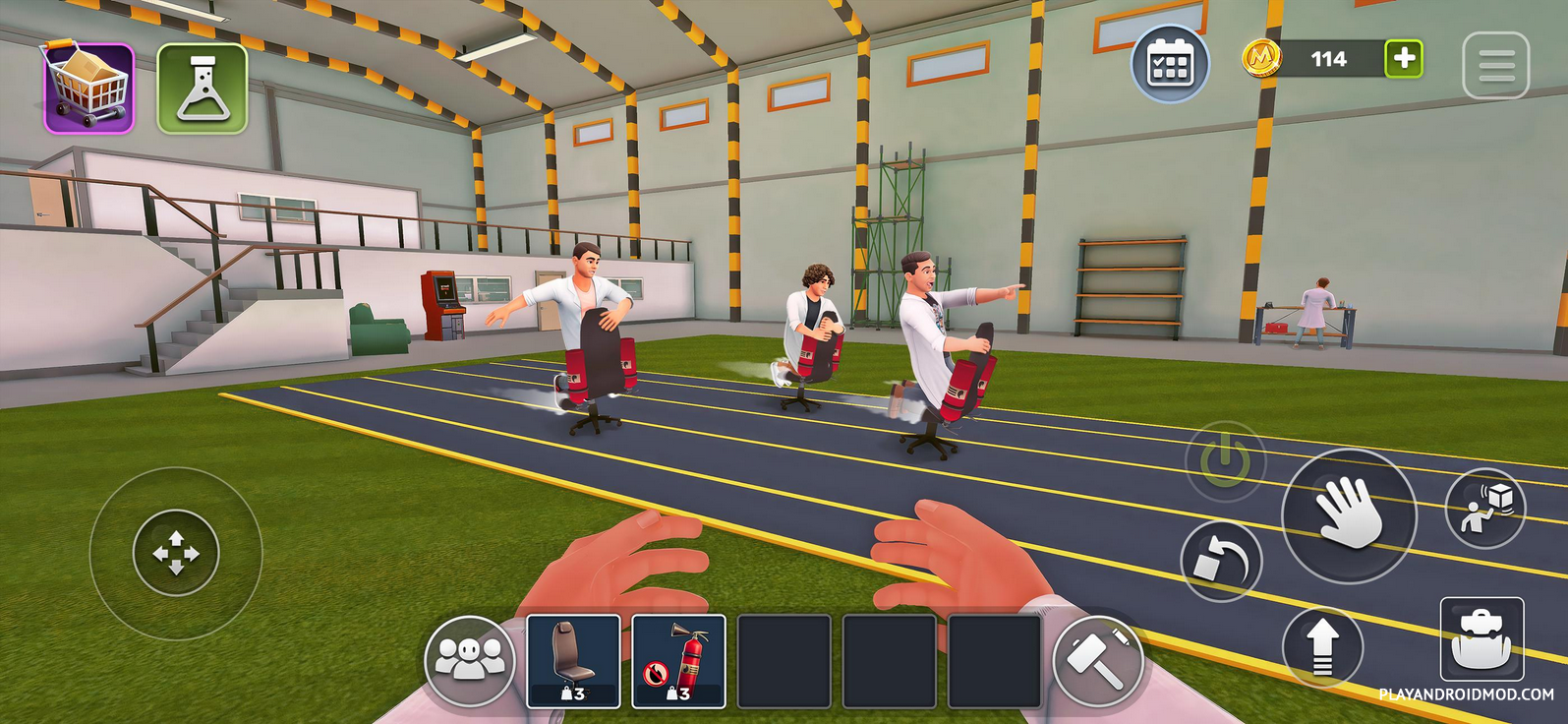Open the calendar daily tasks
The height and width of the screenshot is (724, 1568).
(x=1170, y=64)
